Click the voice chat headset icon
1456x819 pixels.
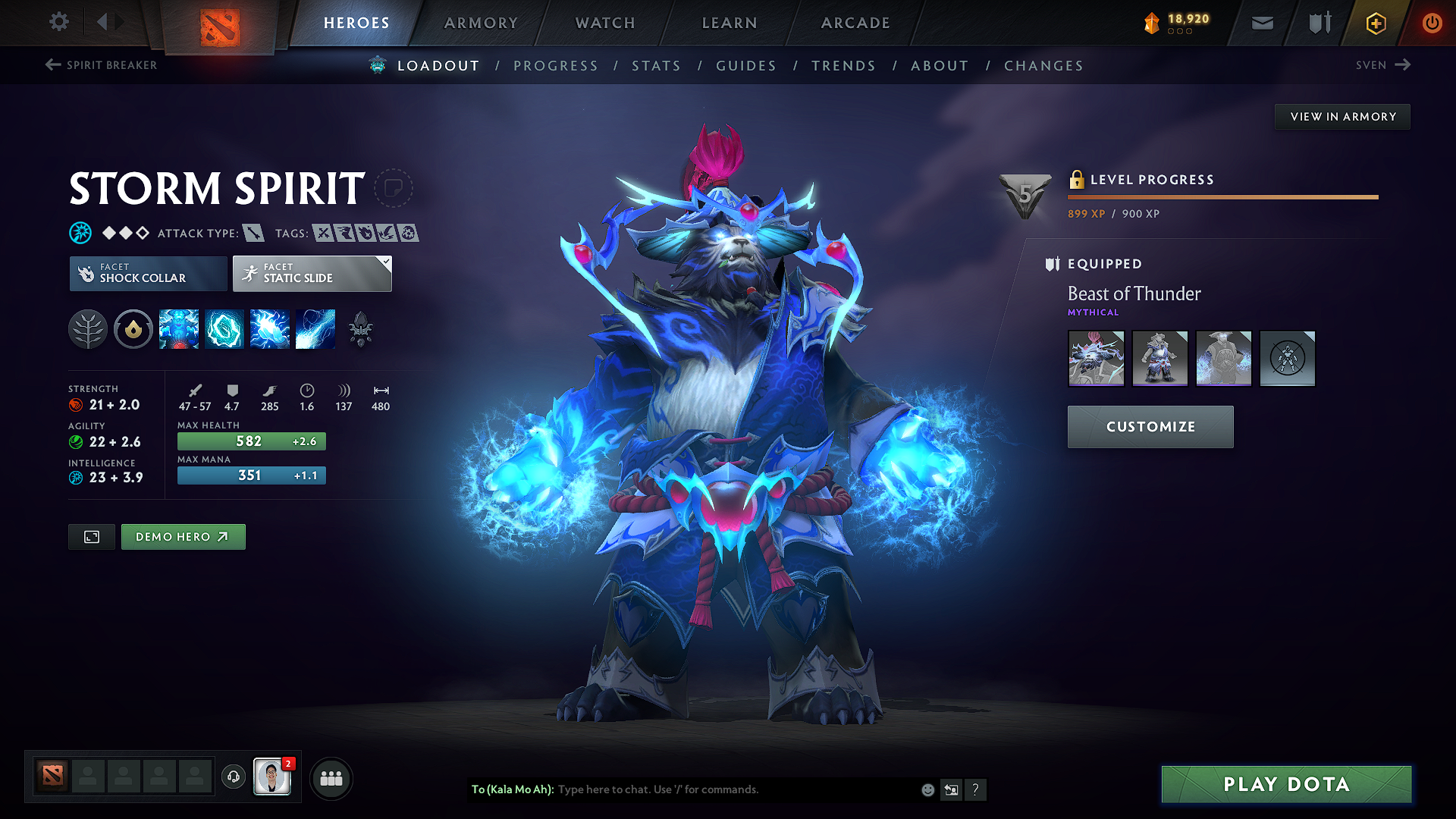point(233,777)
